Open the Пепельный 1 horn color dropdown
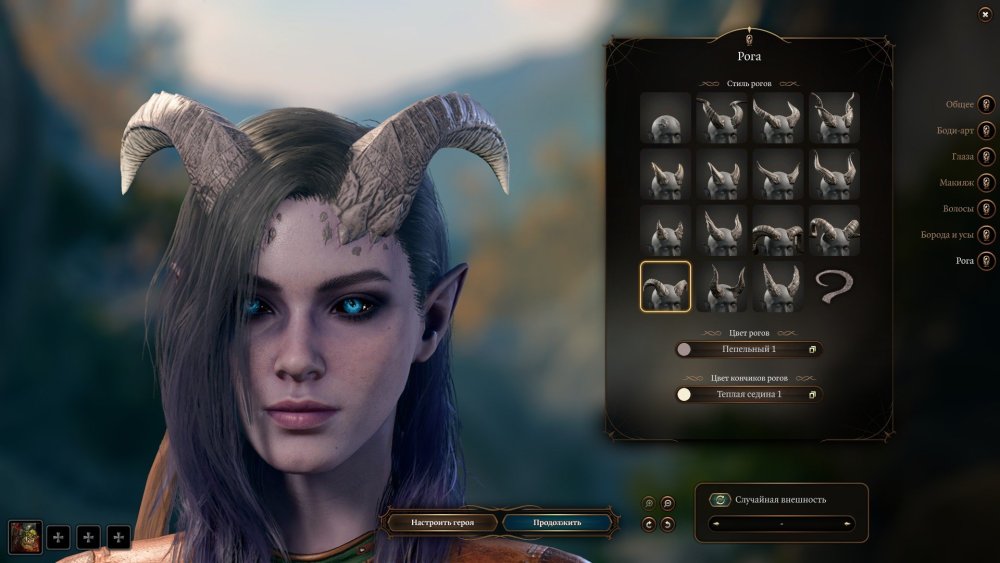 [x=749, y=349]
